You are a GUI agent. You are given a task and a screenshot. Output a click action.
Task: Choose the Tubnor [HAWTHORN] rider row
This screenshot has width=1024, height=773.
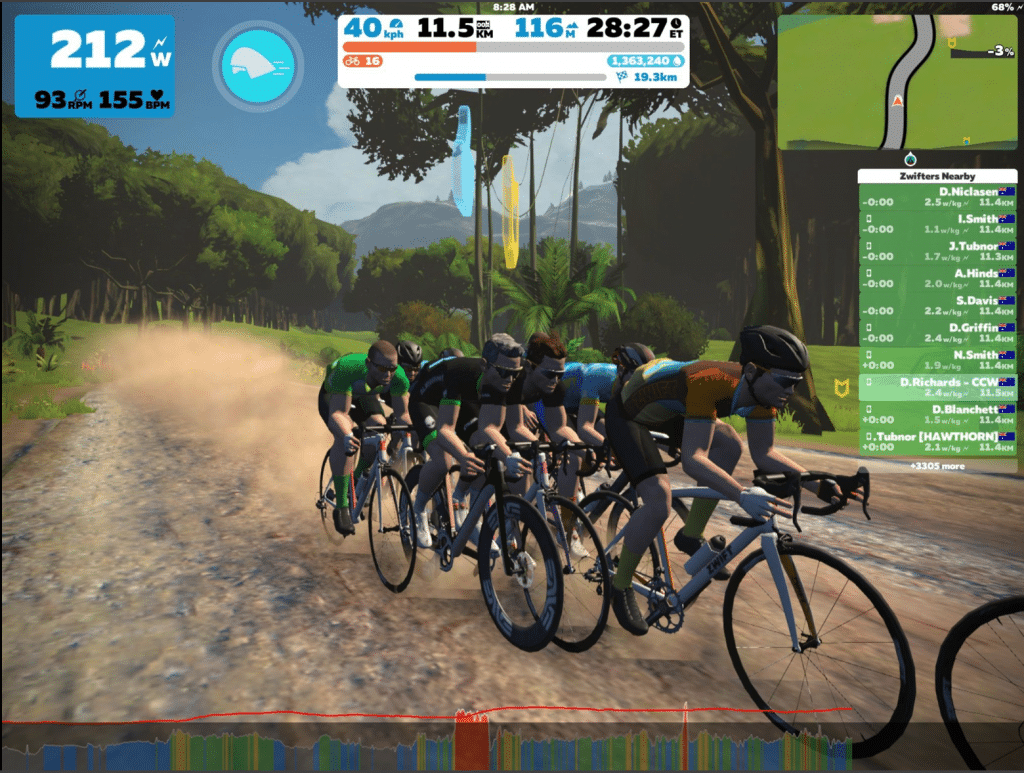[937, 442]
